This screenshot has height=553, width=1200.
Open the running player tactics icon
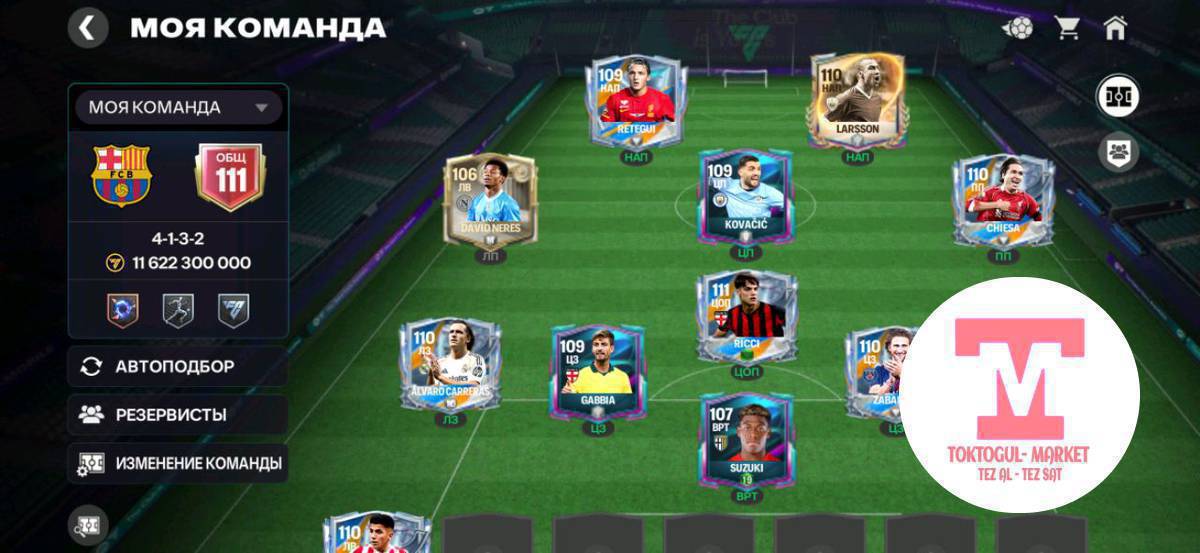click(178, 309)
